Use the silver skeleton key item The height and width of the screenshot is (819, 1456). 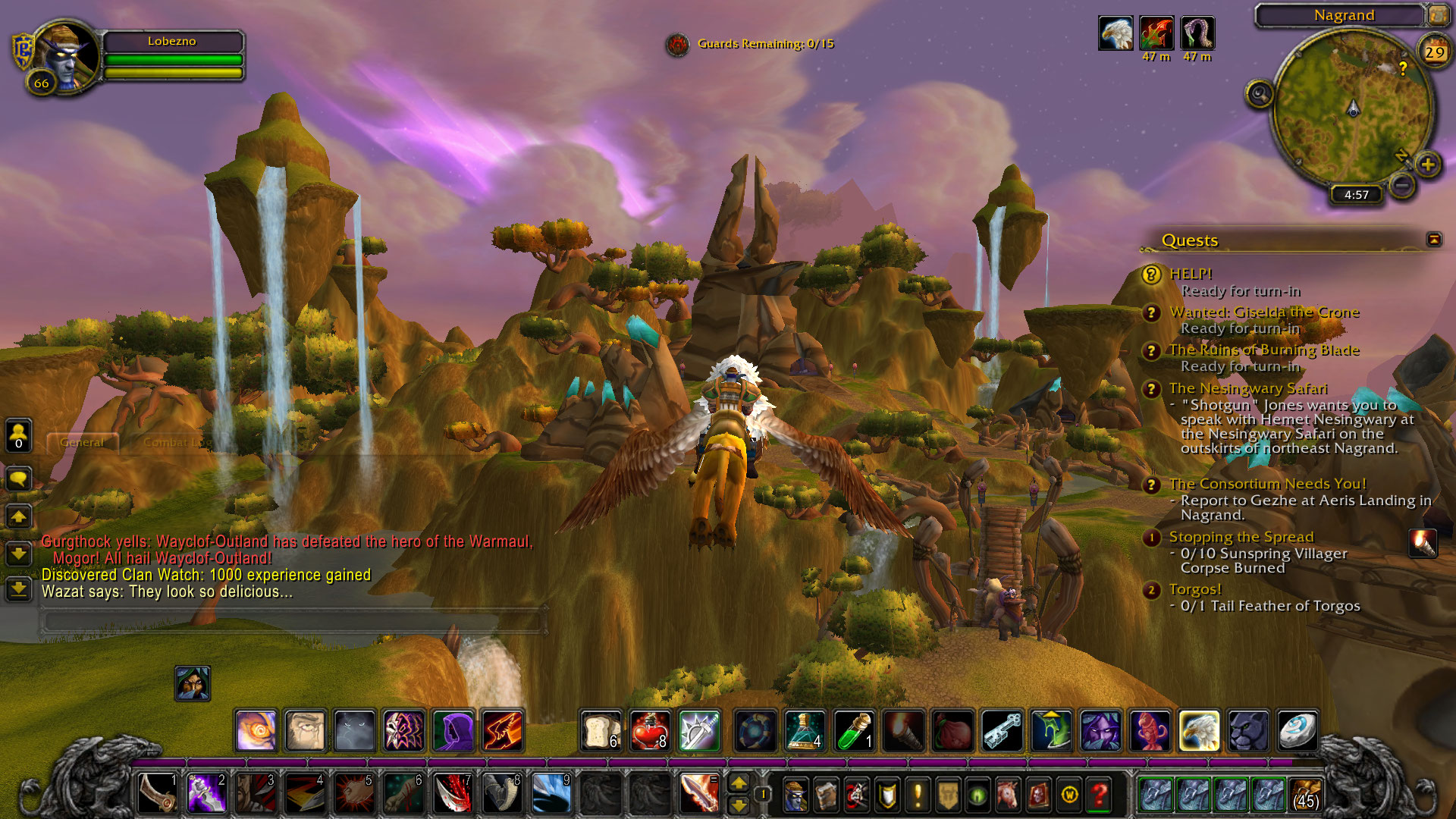click(x=1002, y=731)
